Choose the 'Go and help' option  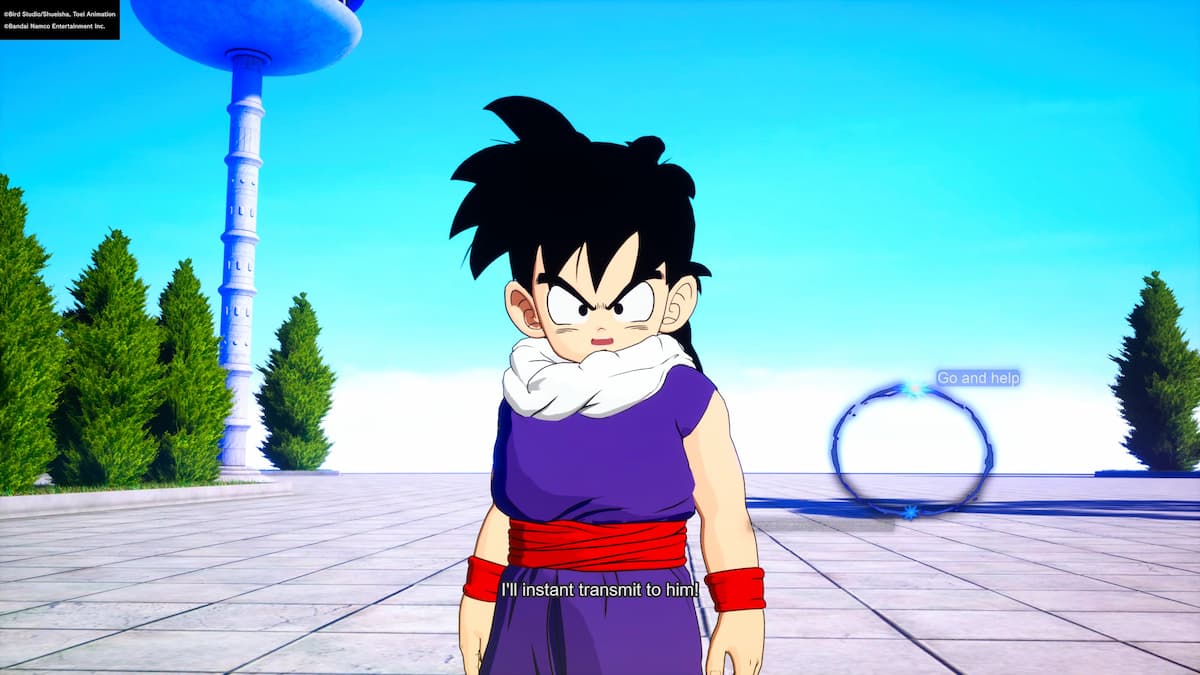[x=977, y=378]
